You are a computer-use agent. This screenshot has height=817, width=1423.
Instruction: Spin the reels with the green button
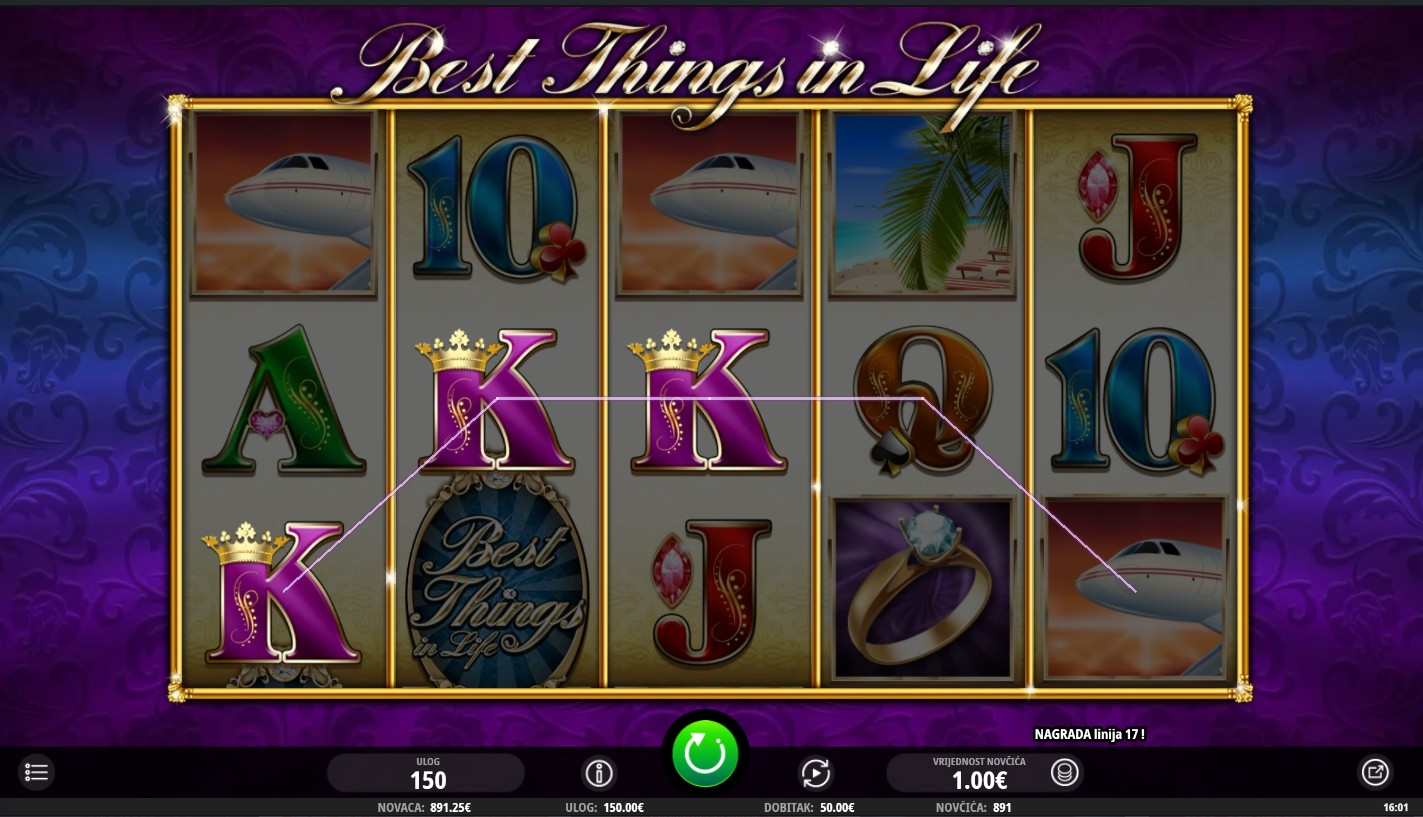click(705, 753)
